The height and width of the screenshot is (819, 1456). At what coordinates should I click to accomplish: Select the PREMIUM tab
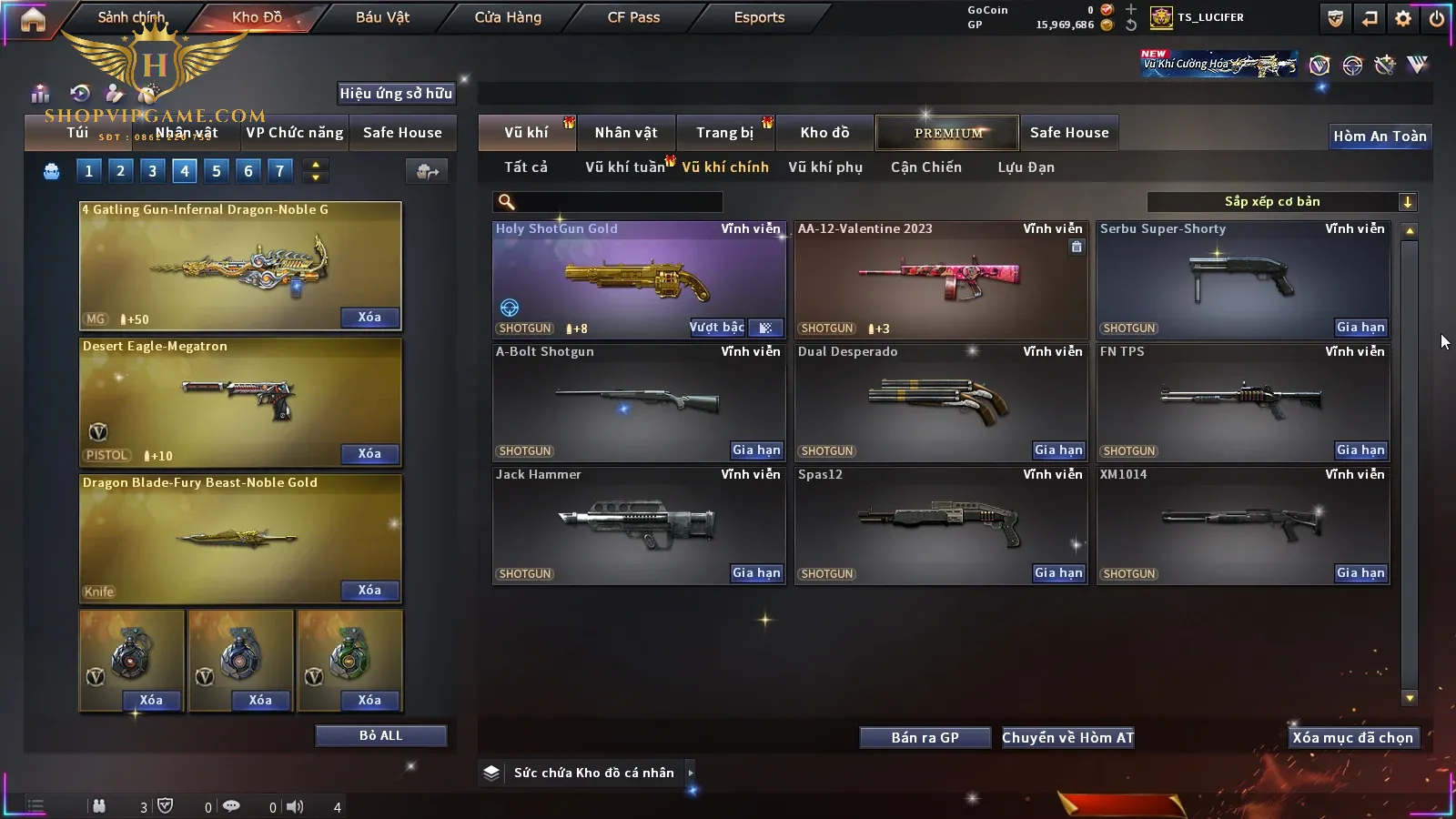pos(947,133)
